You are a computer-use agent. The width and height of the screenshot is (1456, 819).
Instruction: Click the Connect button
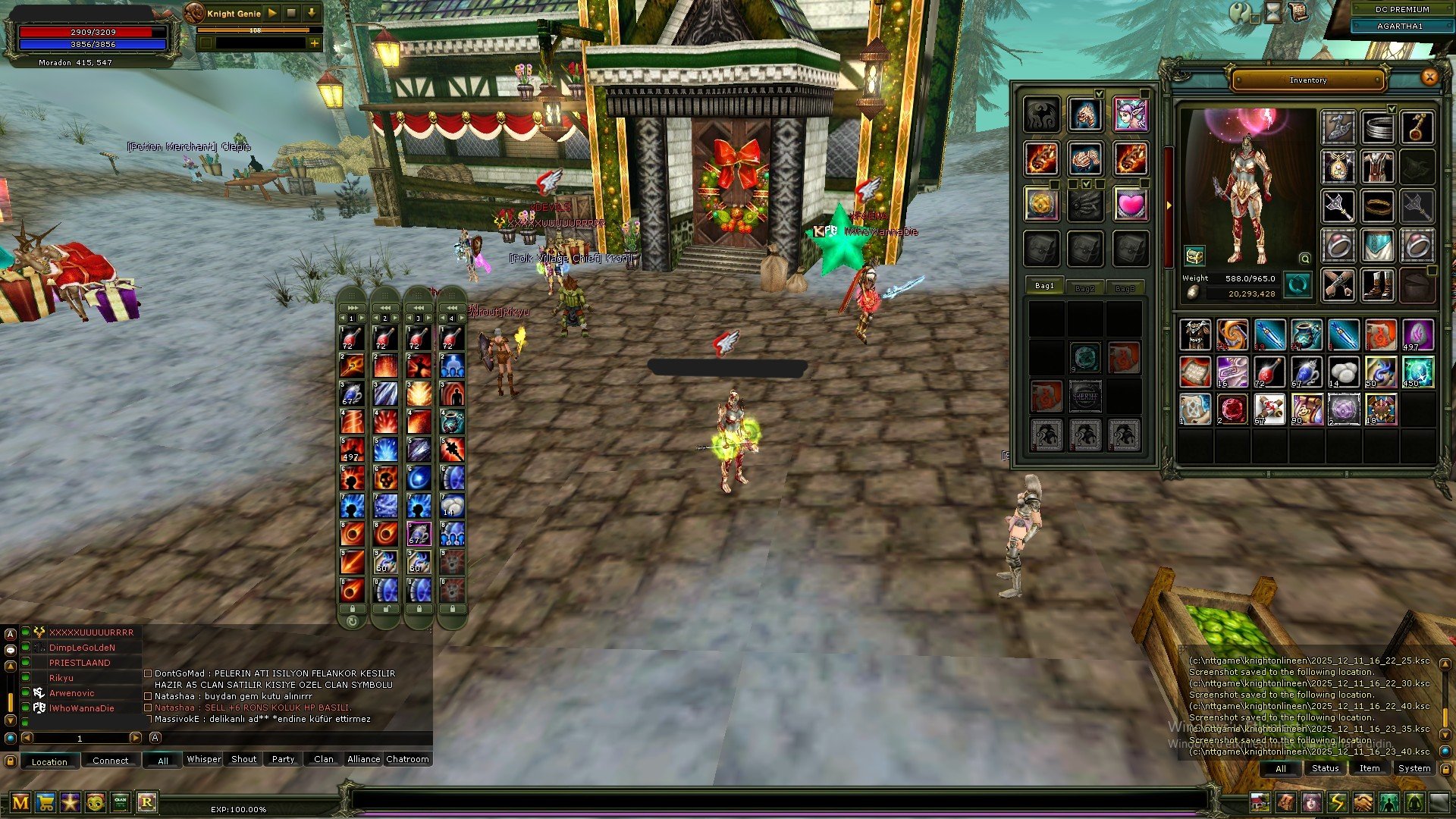[111, 761]
